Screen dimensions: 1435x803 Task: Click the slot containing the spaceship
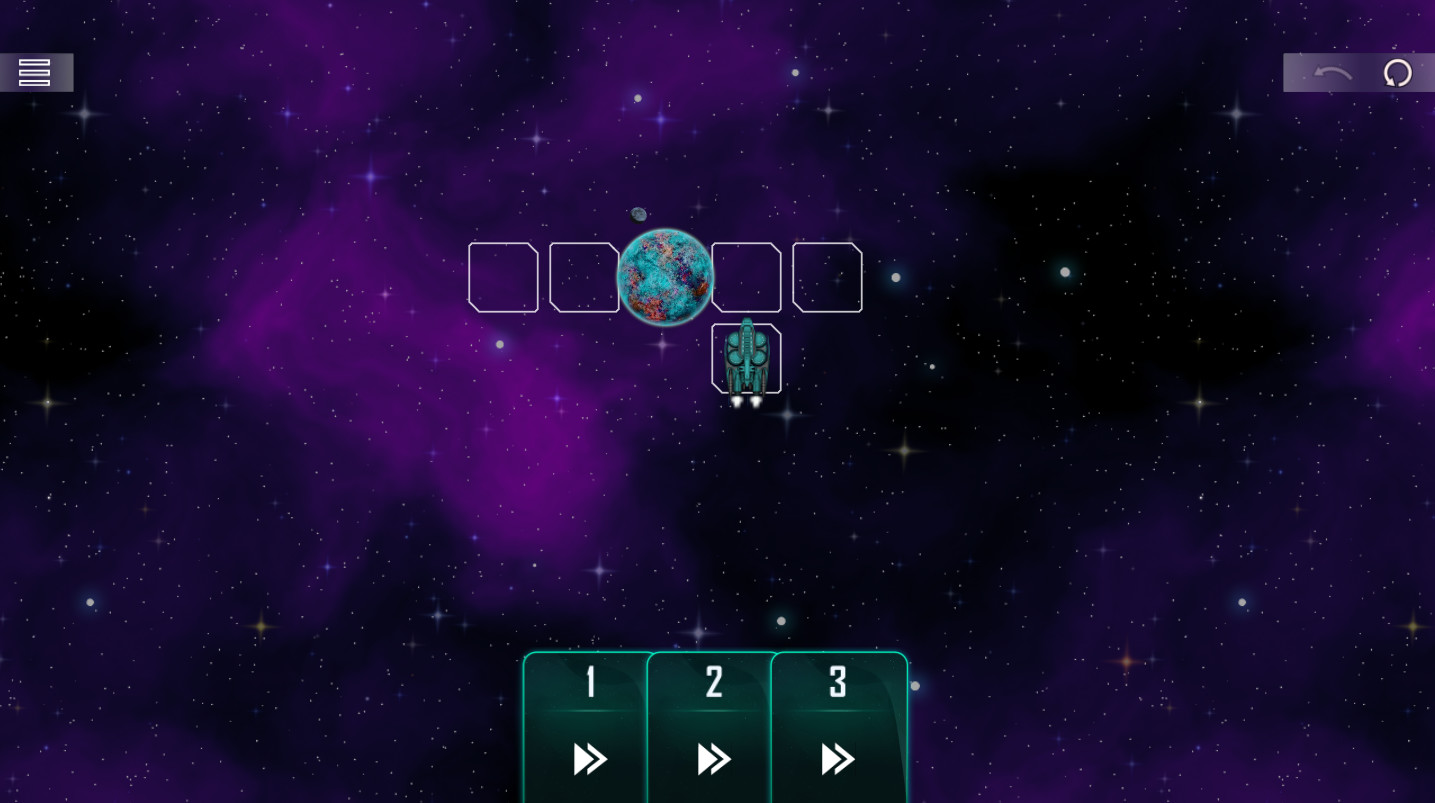click(x=746, y=358)
